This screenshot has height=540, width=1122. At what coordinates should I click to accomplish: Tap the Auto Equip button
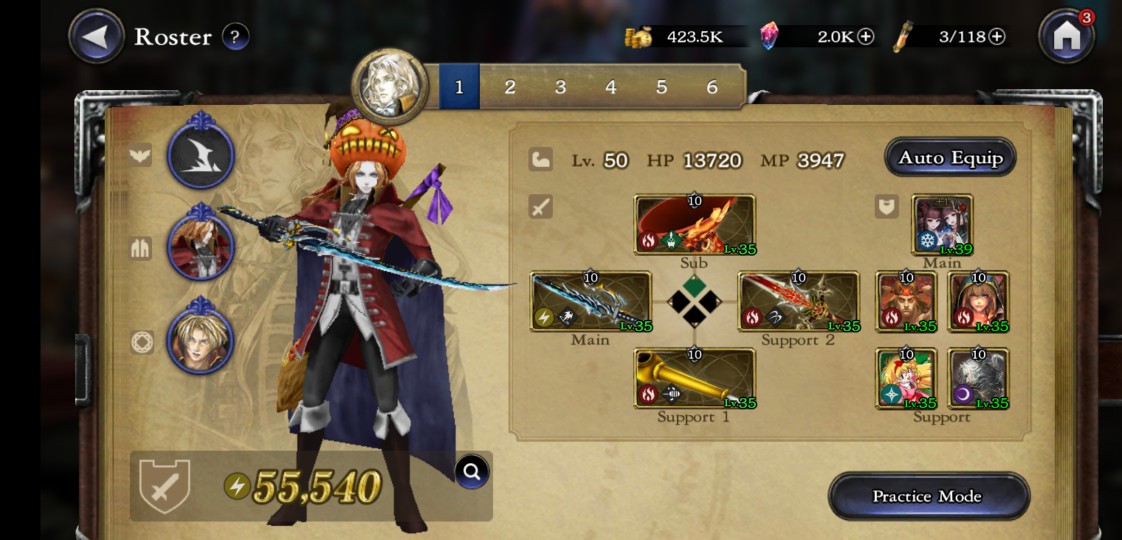[949, 157]
